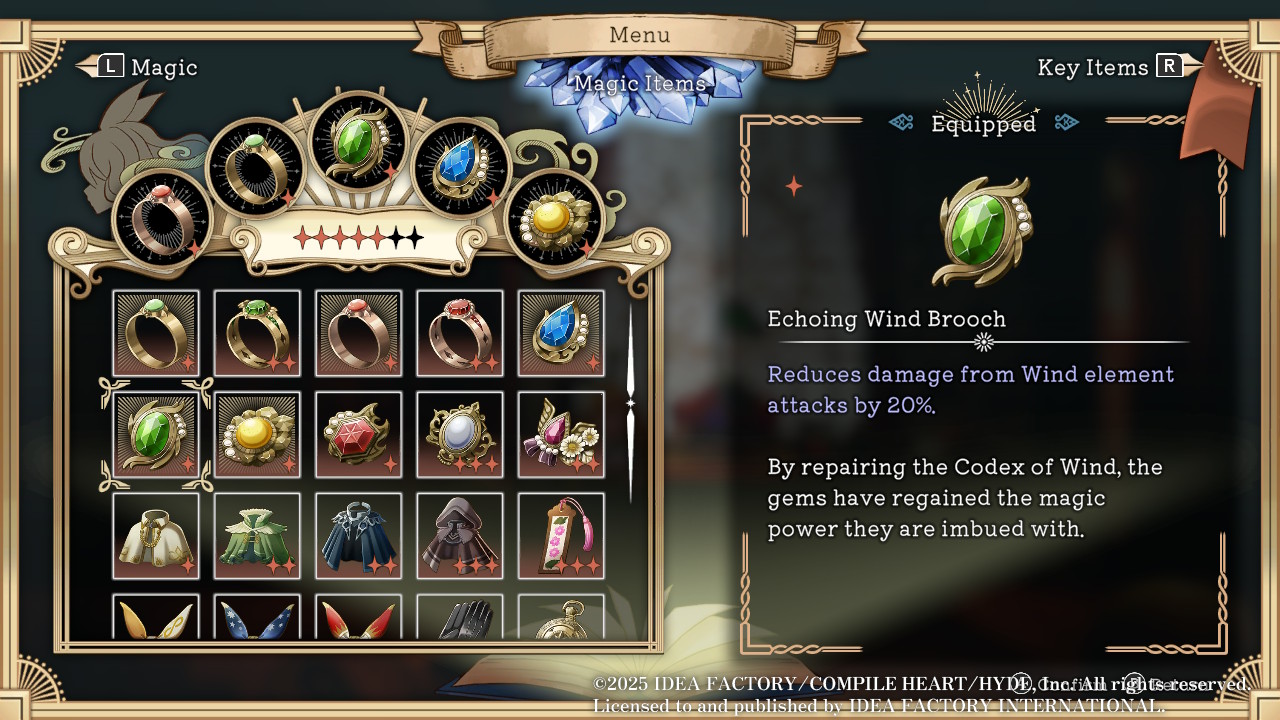Screen dimensions: 1280x720
Task: Select the pink gem flower ribbon brooch
Action: point(561,435)
